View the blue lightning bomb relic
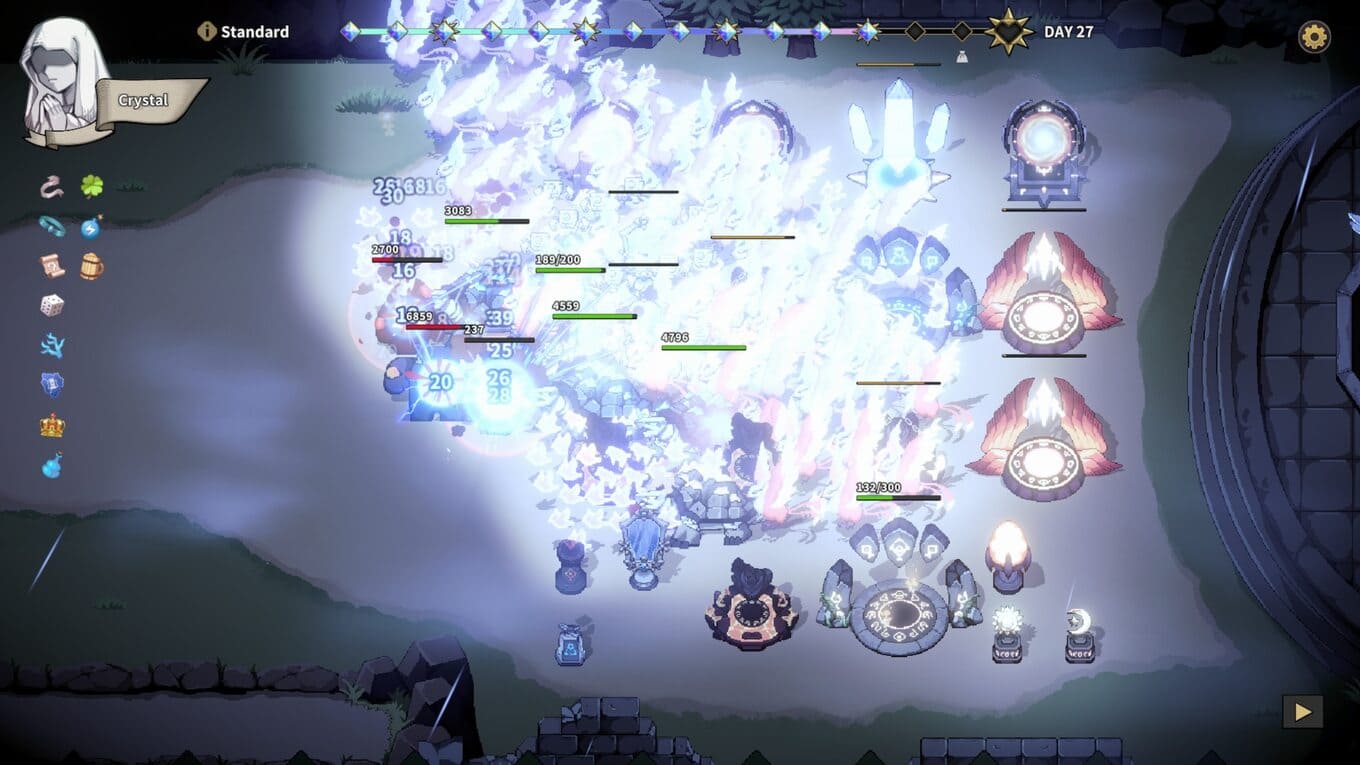Screen dimensions: 1360x765 [x=91, y=227]
